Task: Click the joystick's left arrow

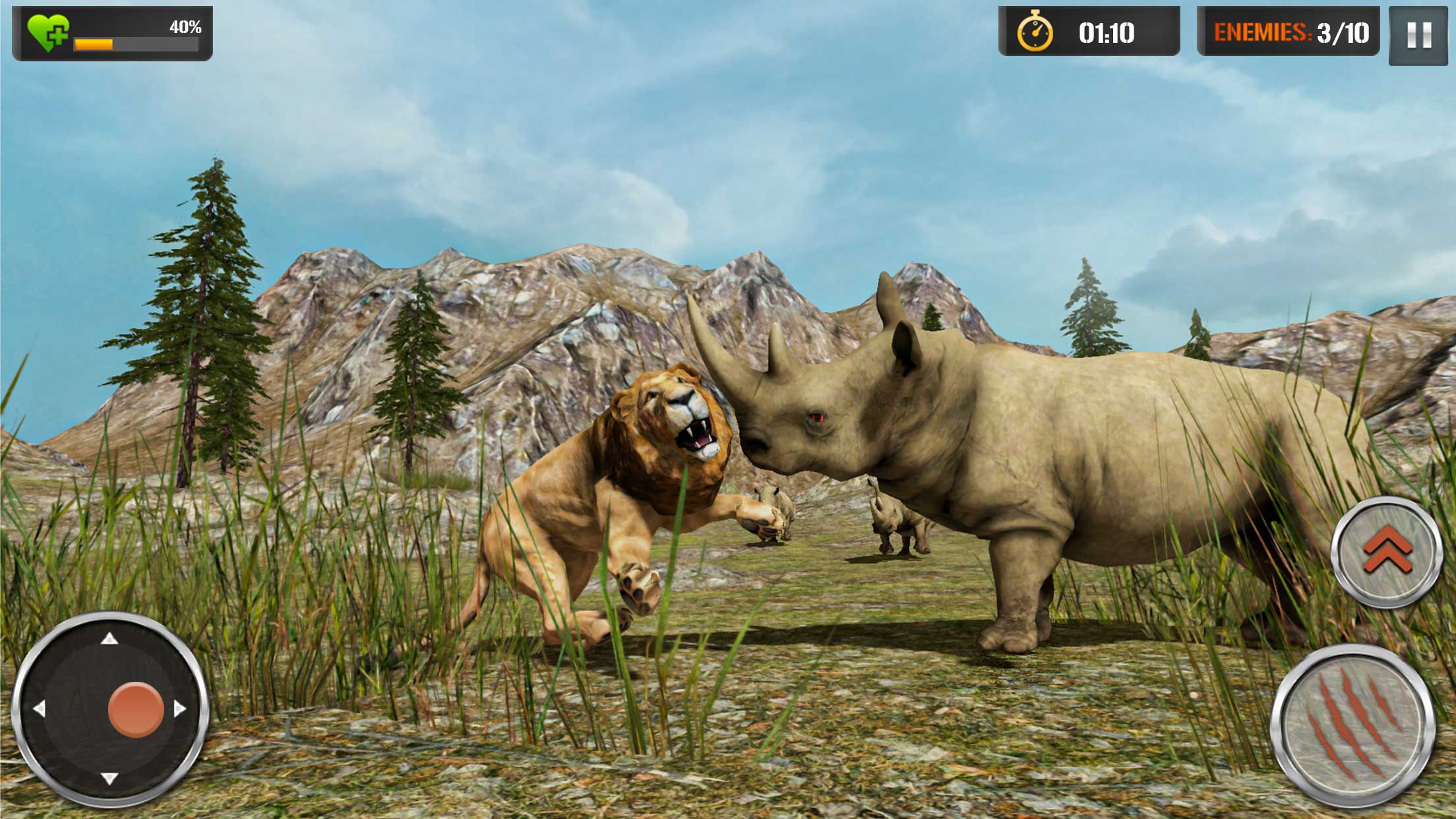Action: [x=39, y=709]
